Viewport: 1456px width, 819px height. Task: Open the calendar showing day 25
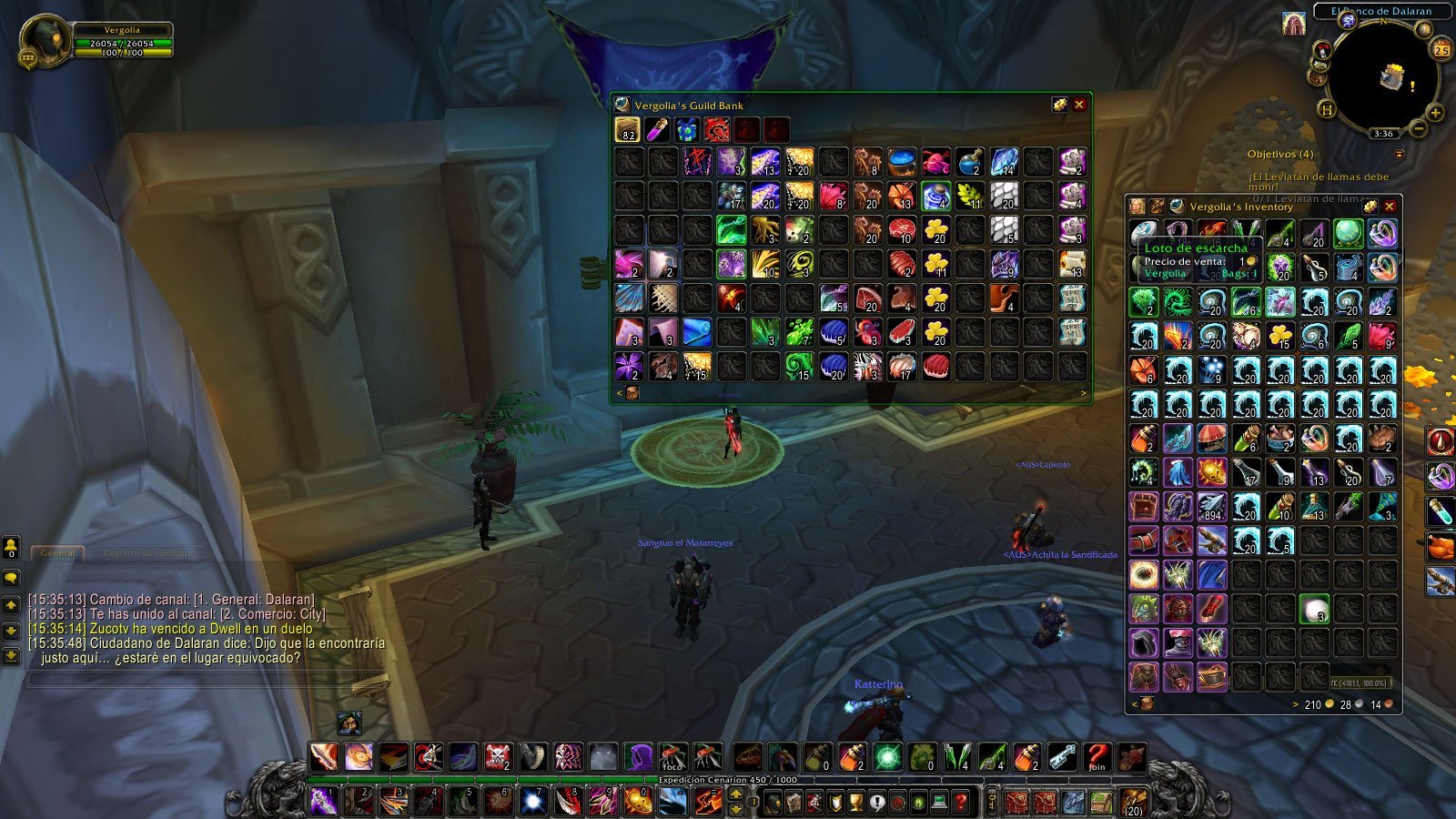[1441, 49]
